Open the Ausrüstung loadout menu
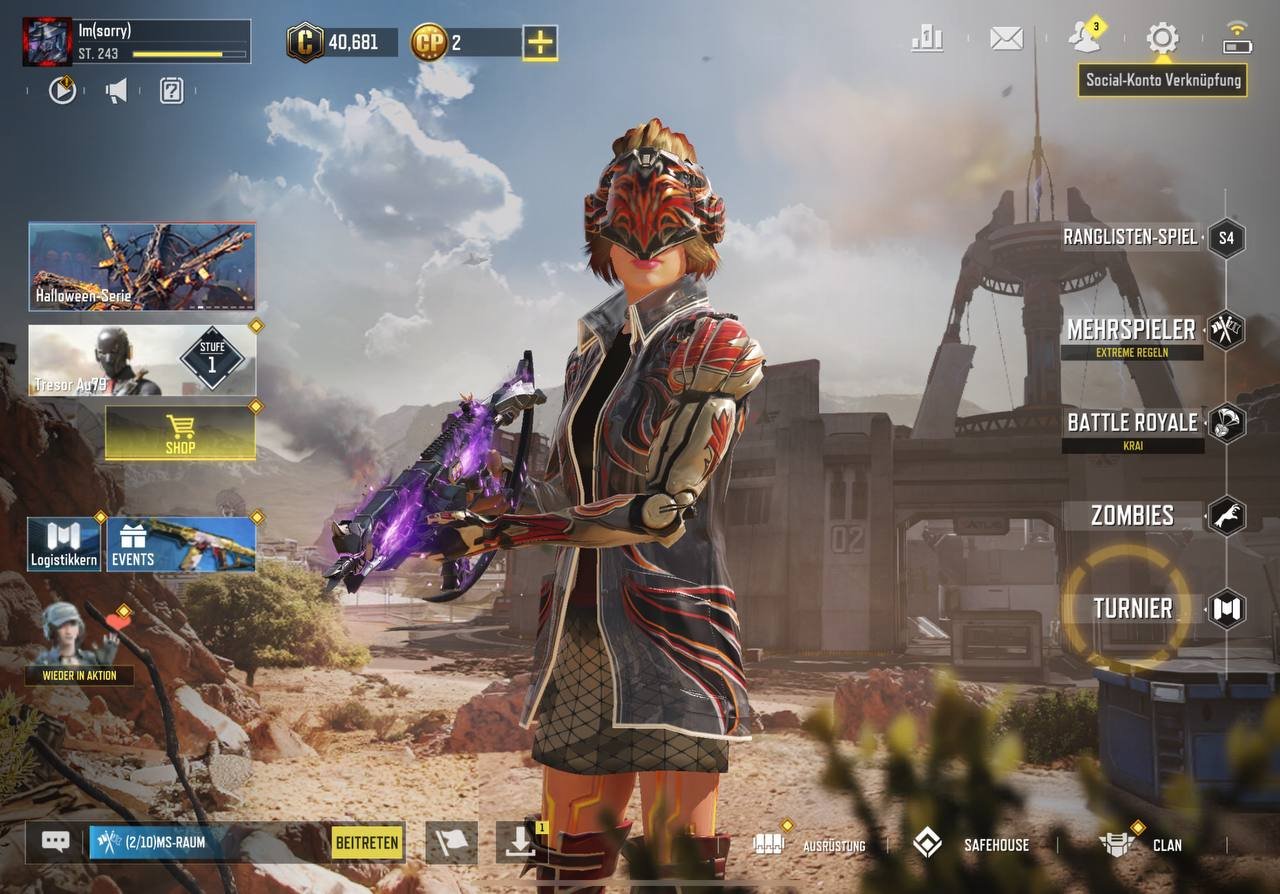1280x894 pixels. tap(810, 844)
